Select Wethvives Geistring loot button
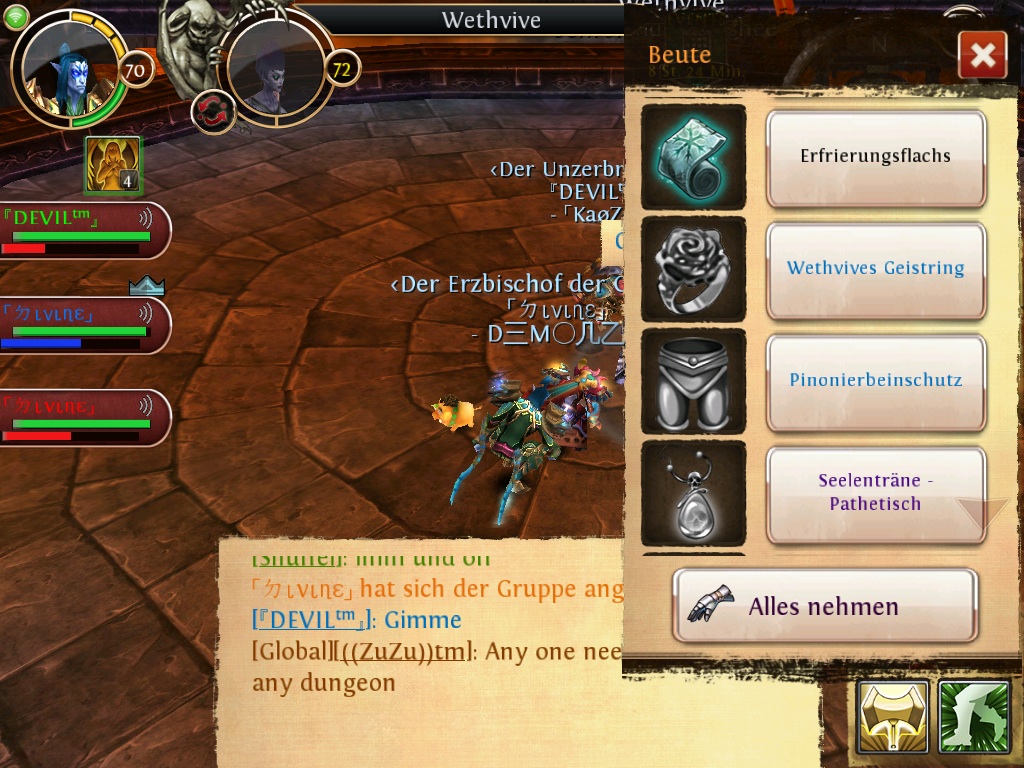 pos(875,268)
